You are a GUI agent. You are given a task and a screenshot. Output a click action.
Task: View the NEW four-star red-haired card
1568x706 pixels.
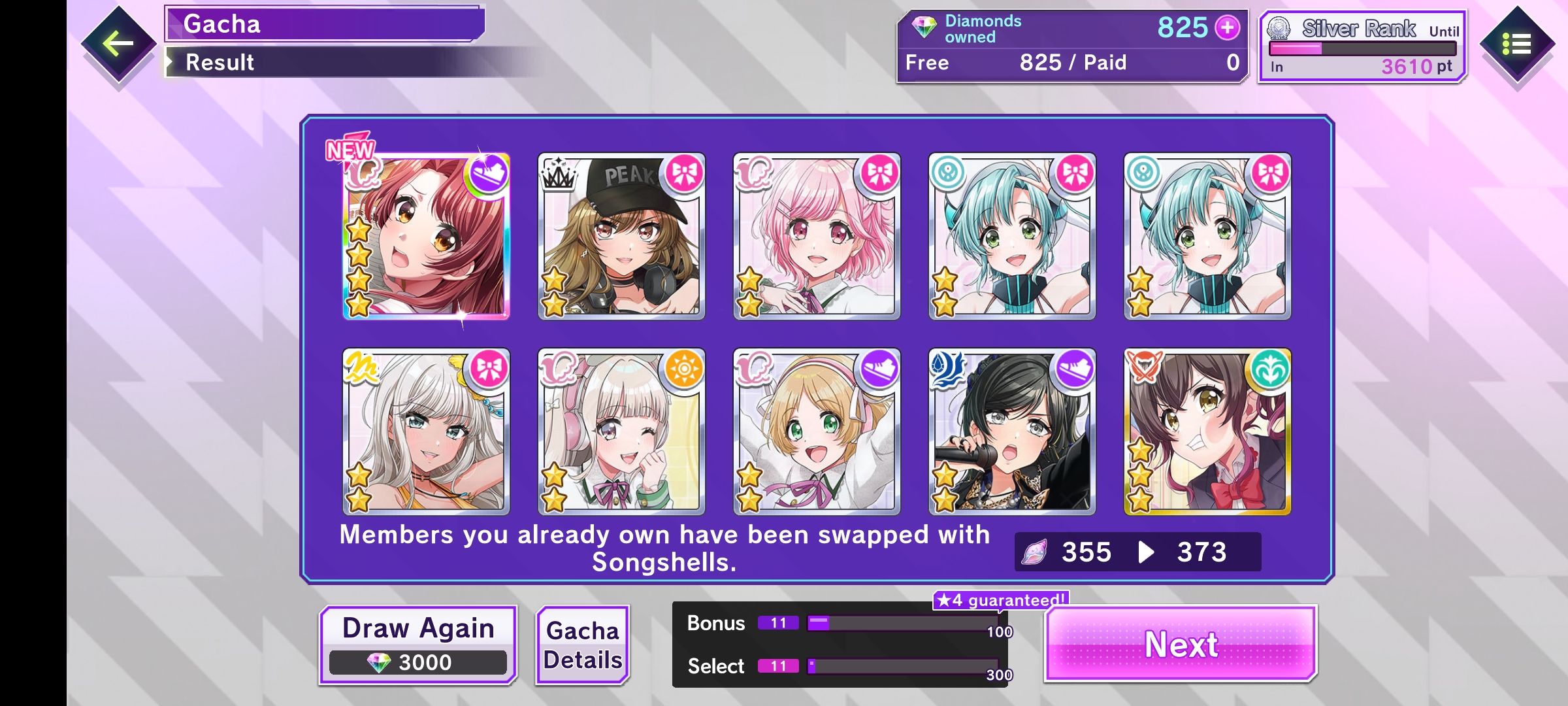[426, 237]
